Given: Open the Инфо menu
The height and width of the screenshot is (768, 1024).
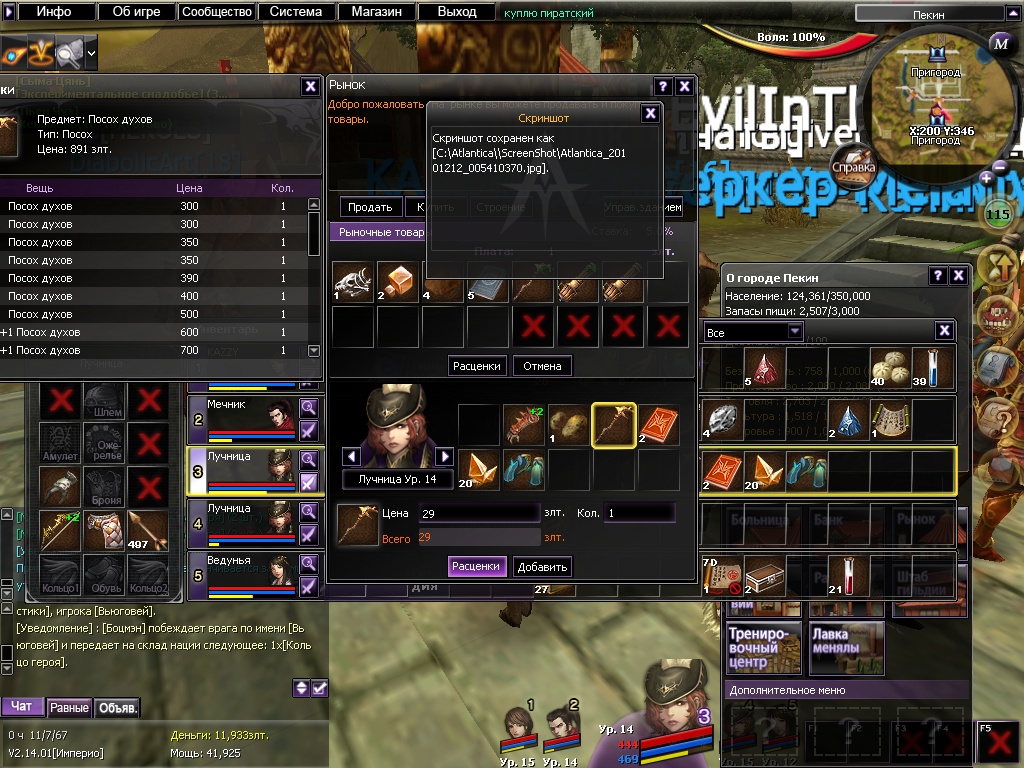Looking at the screenshot, I should [54, 12].
